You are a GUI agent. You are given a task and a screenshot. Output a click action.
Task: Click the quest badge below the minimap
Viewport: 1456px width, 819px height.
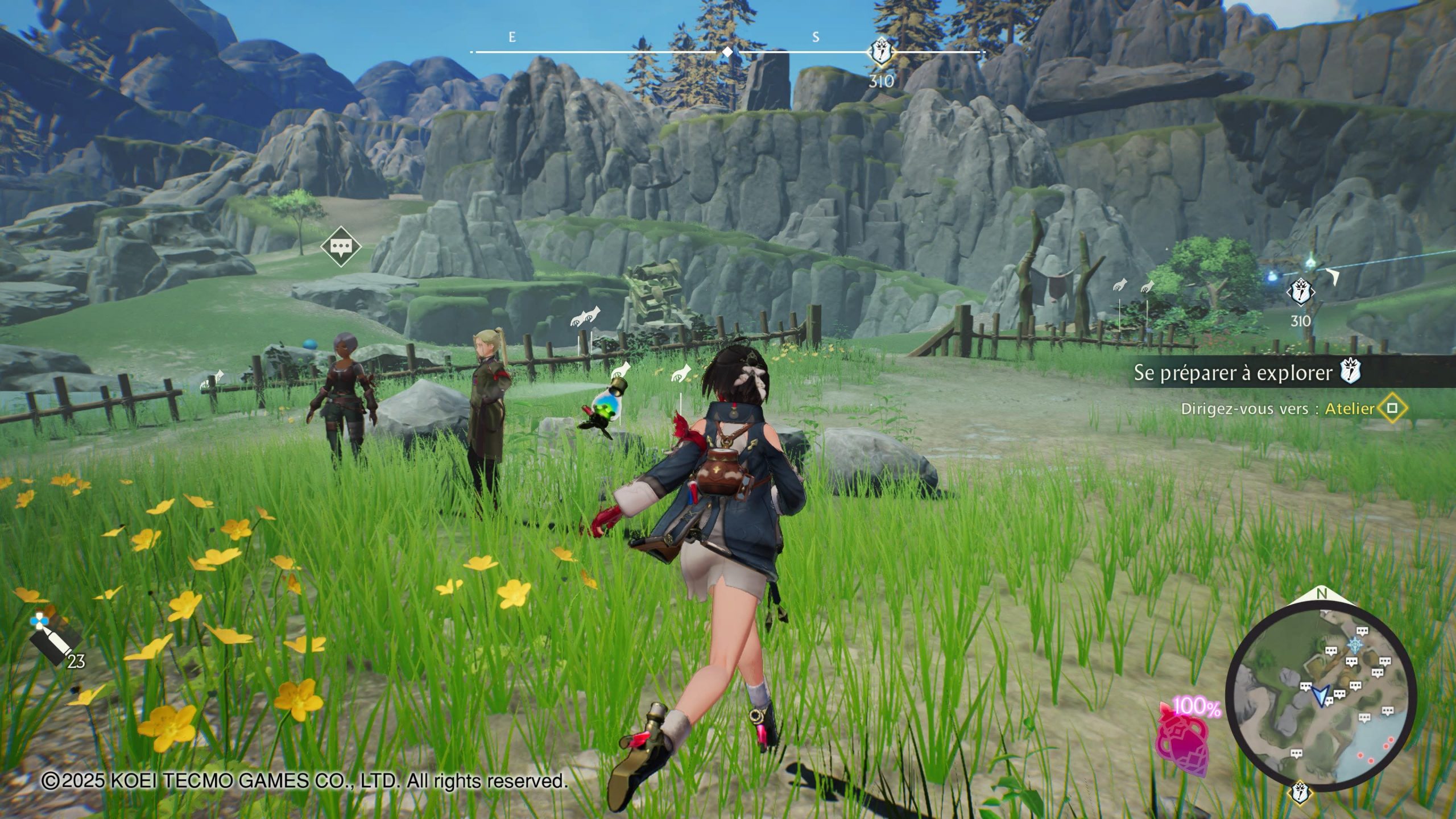[x=1299, y=792]
